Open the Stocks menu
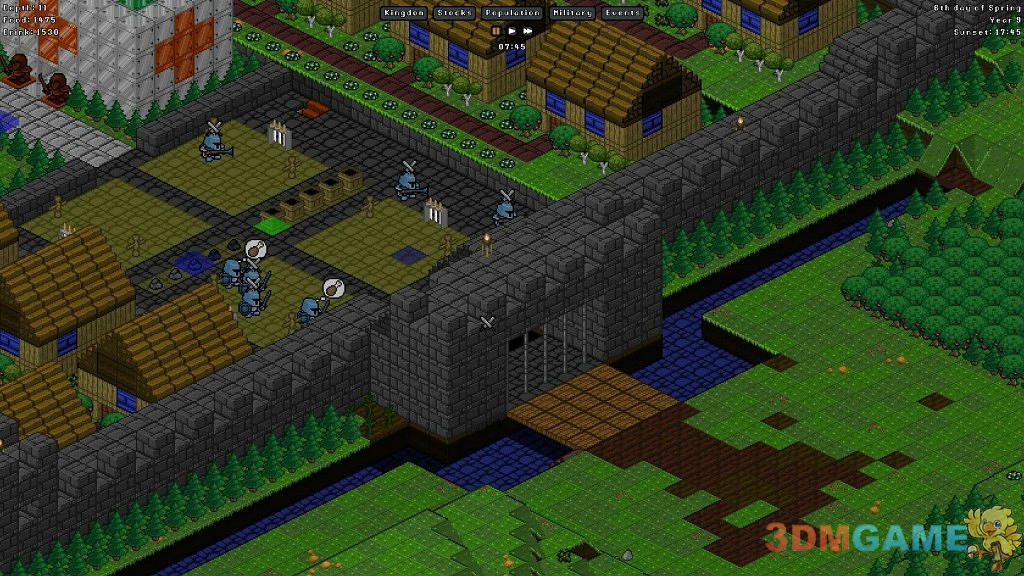The image size is (1024, 576). point(453,14)
